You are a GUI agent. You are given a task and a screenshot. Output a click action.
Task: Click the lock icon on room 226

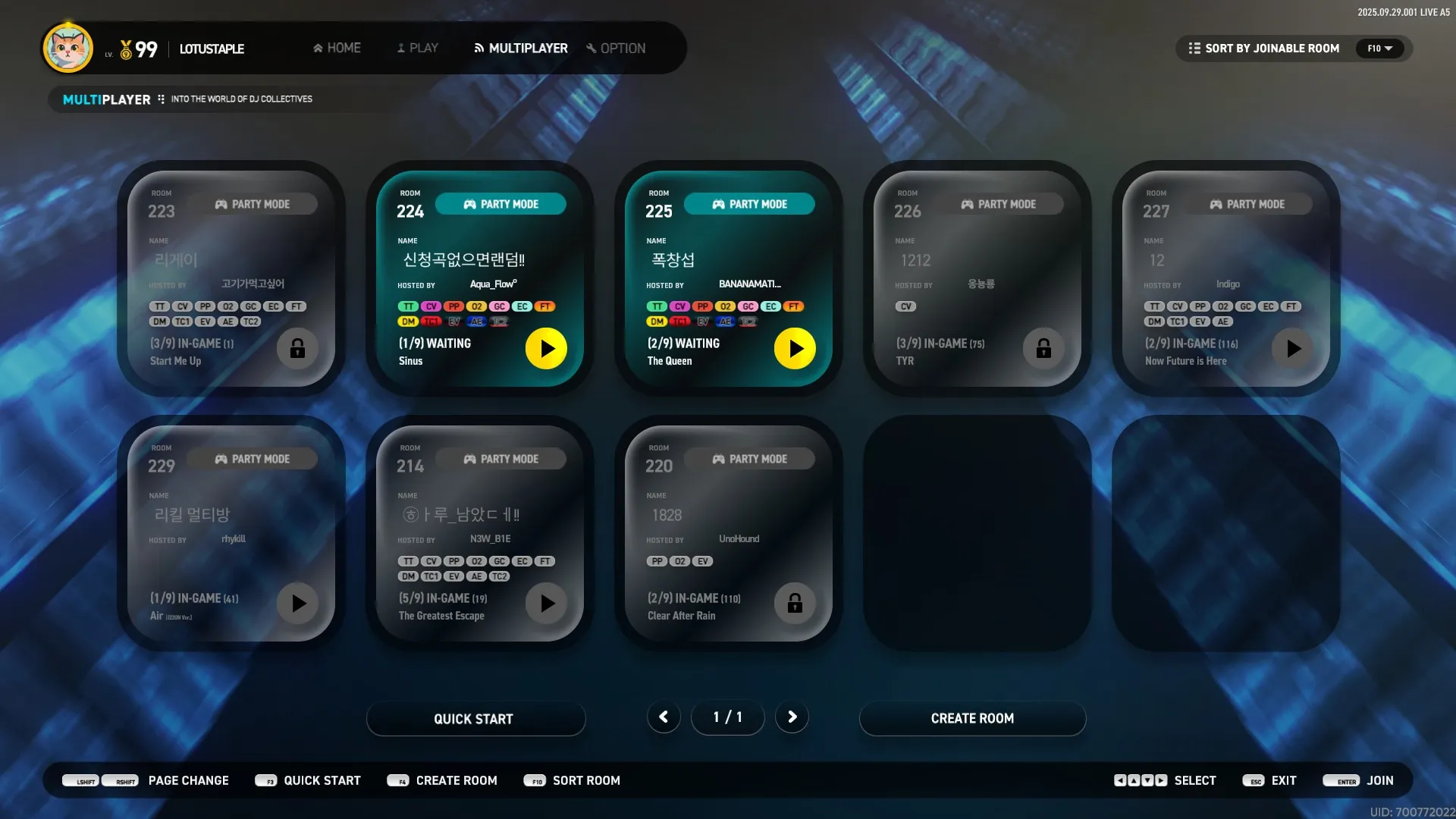point(1043,348)
